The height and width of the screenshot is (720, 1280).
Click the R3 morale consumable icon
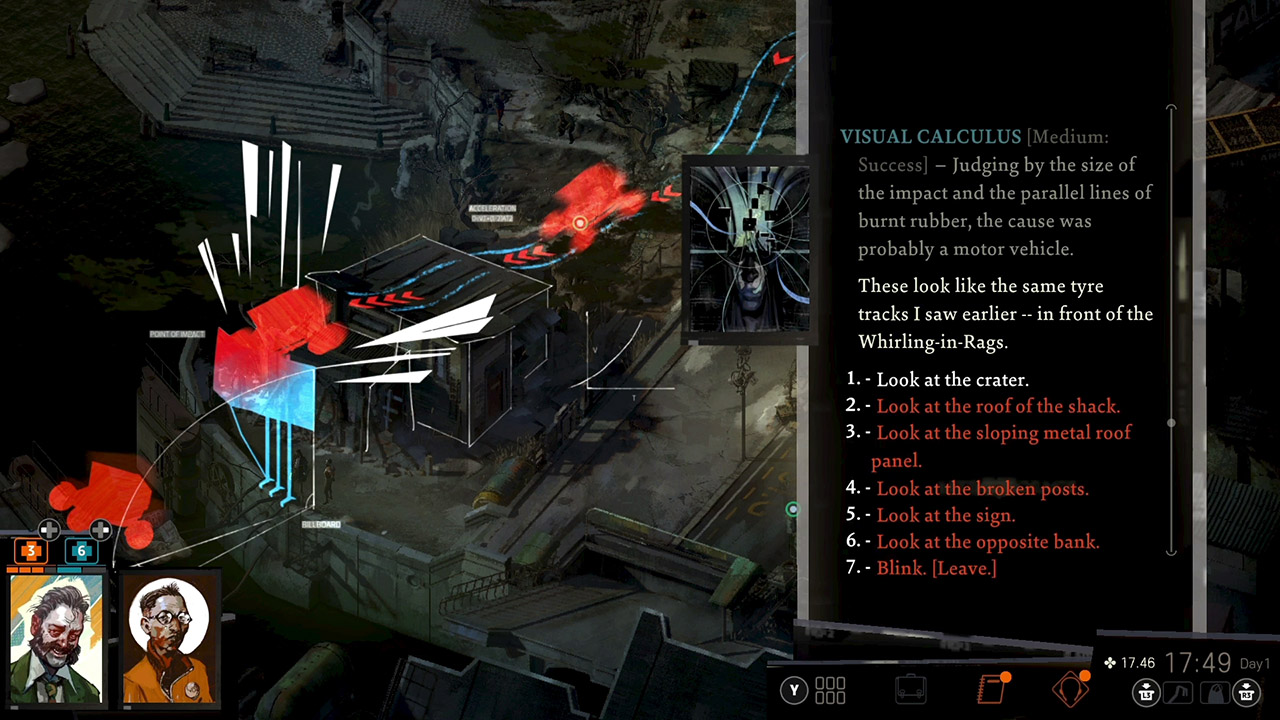pyautogui.click(x=1246, y=692)
